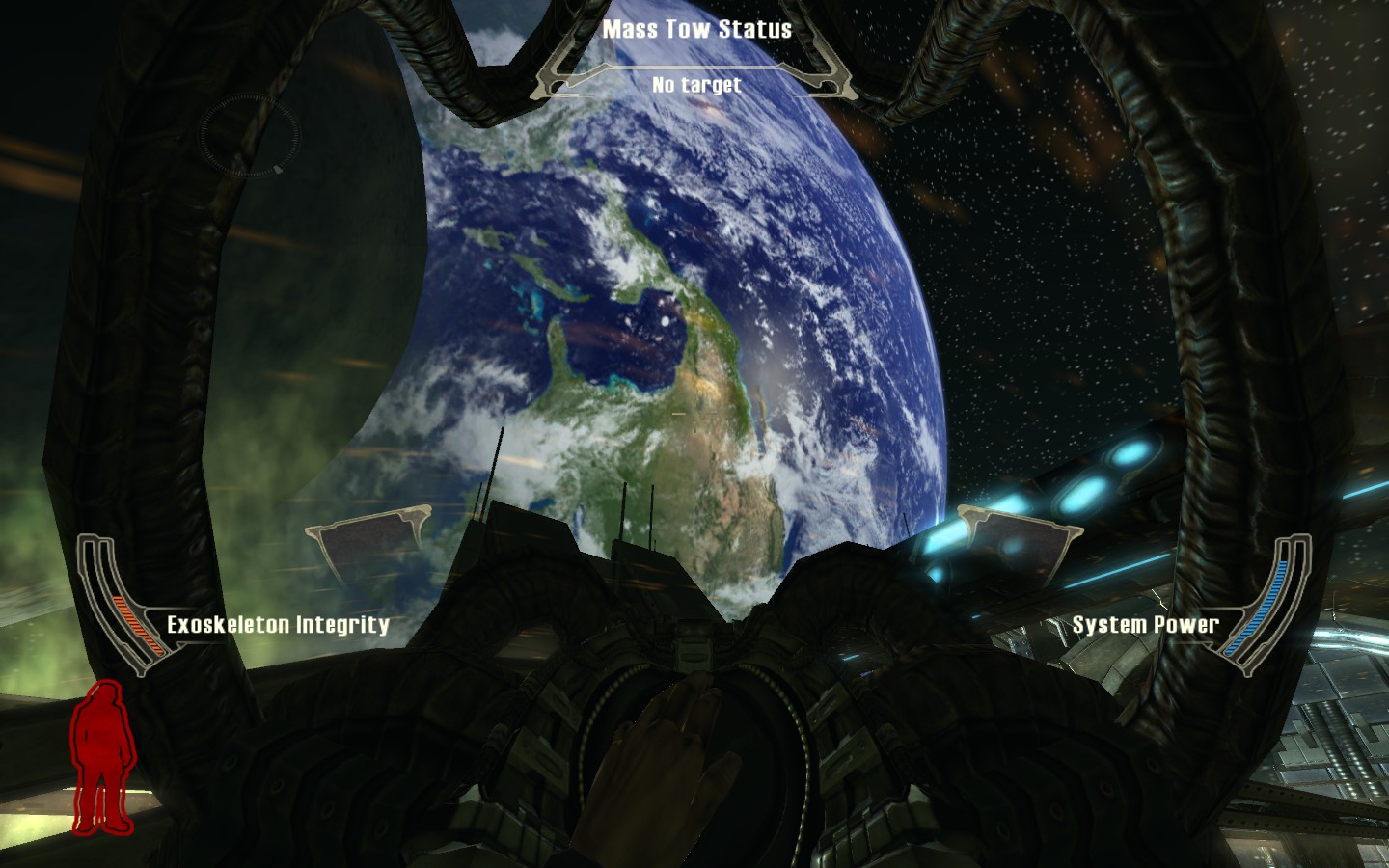Select the Exoskeleton Integrity label
The height and width of the screenshot is (868, 1389).
278,624
